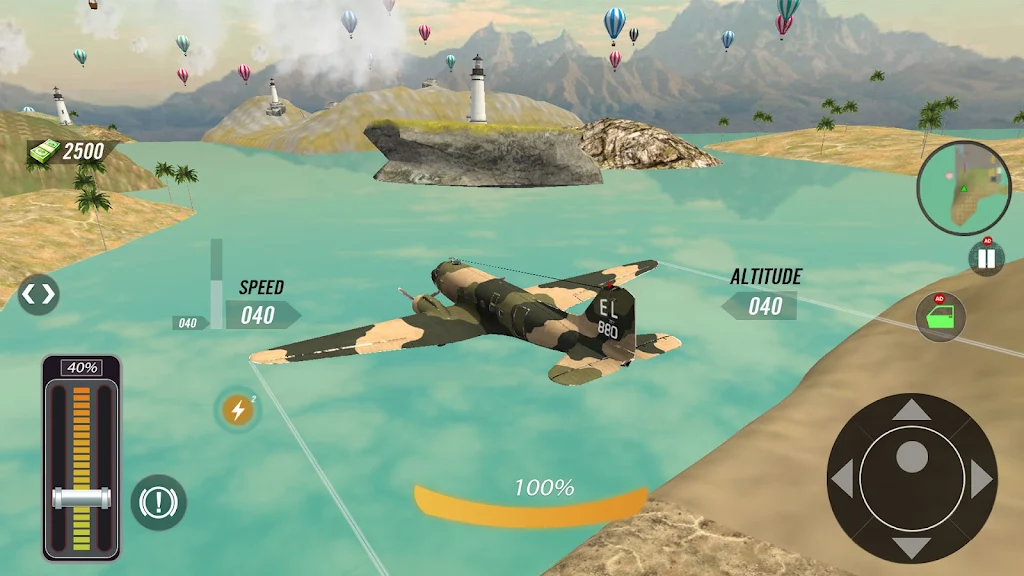
Task: Tap the green car door icon
Action: 941,318
